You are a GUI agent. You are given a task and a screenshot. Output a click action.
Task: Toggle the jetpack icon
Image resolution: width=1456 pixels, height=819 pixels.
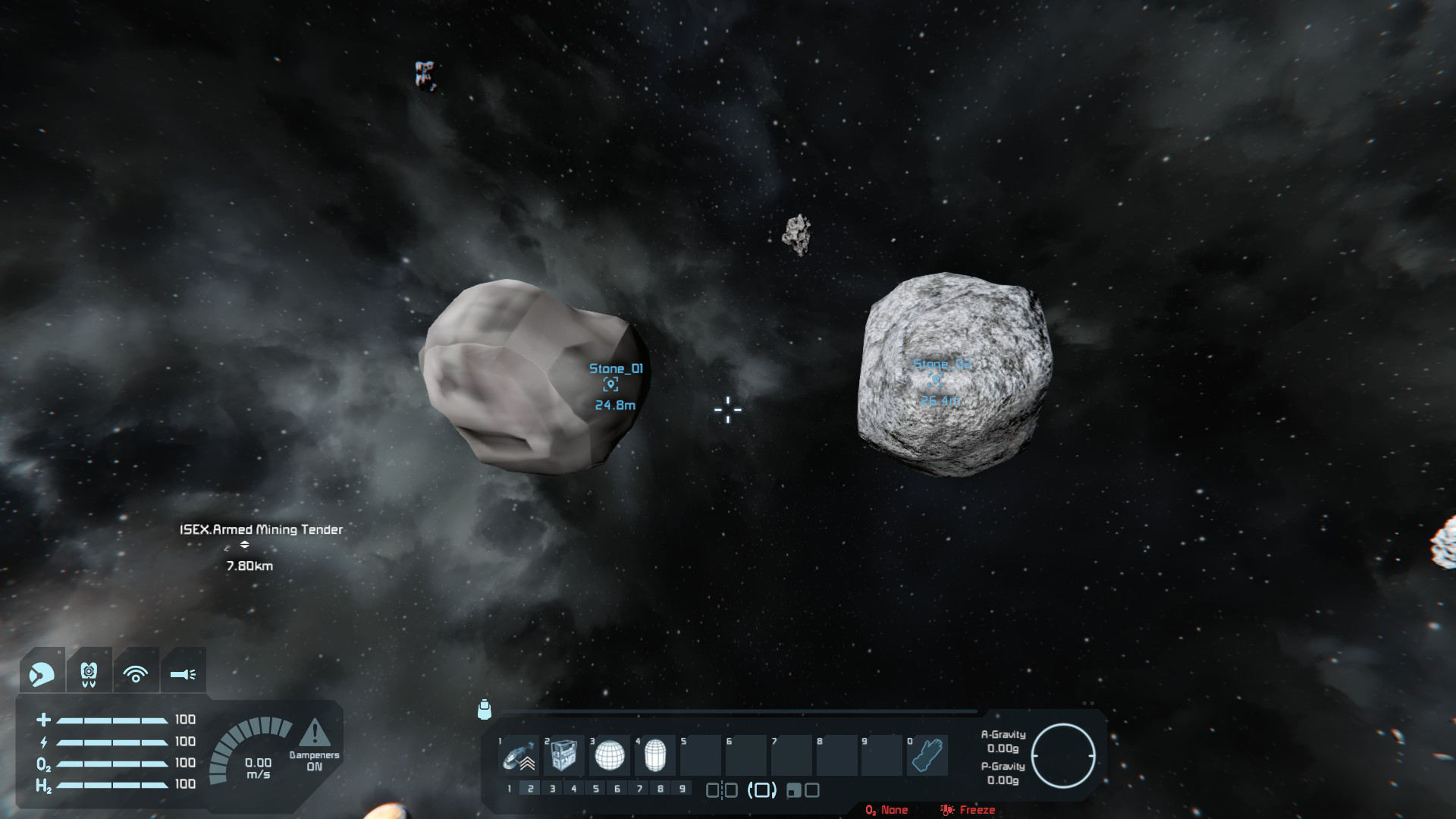[x=89, y=673]
